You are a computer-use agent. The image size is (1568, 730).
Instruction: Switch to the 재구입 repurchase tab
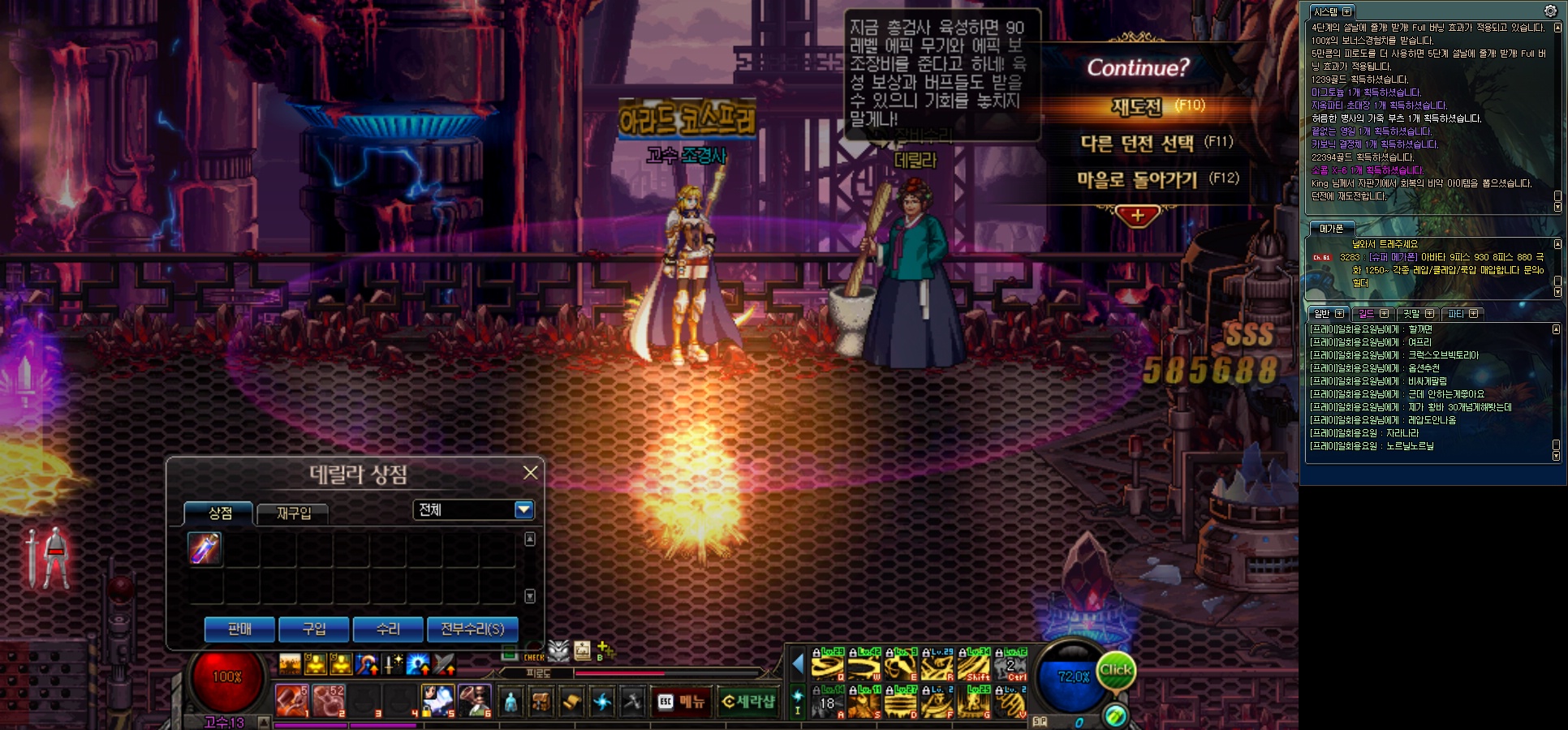(x=293, y=513)
